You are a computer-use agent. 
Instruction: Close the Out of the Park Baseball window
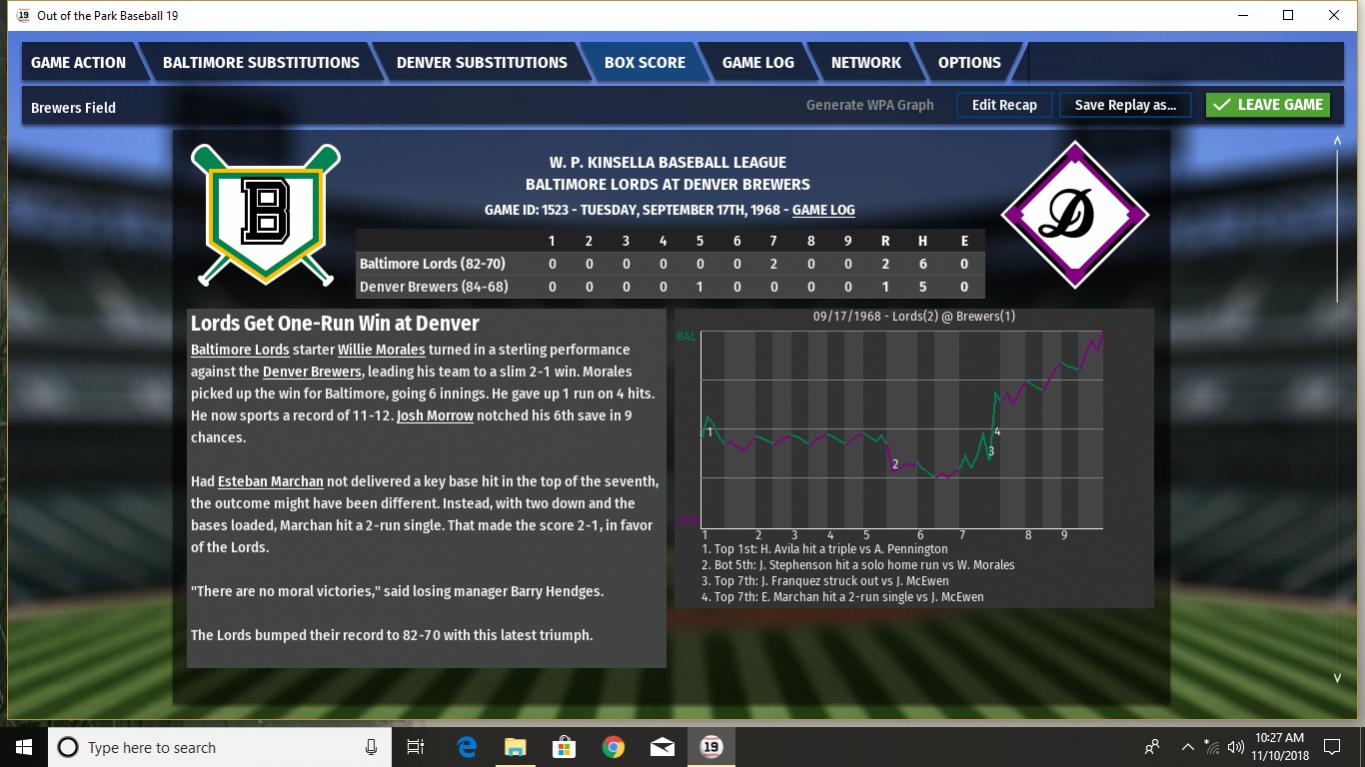pyautogui.click(x=1334, y=15)
